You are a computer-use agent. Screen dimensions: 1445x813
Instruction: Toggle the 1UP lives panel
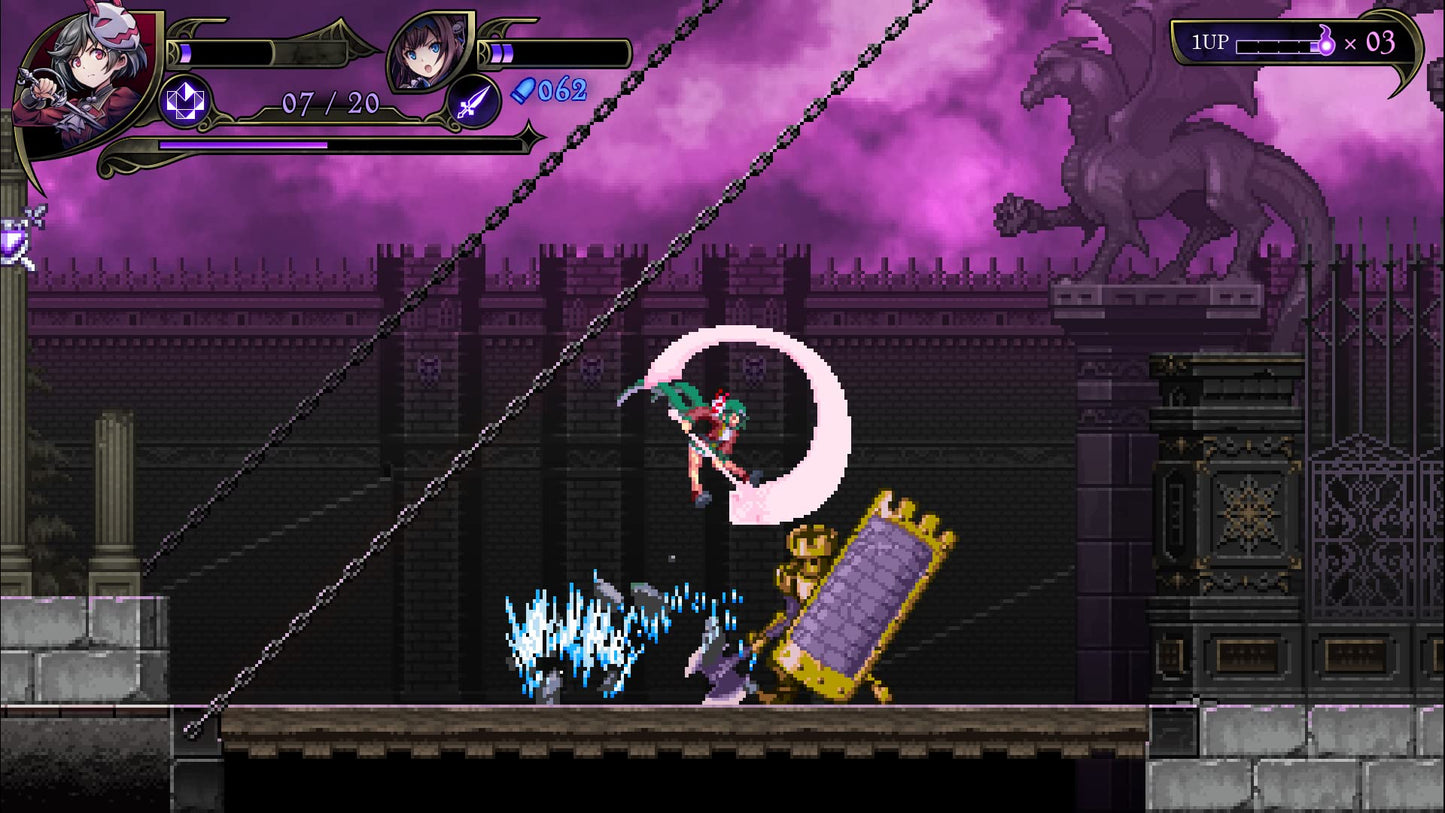pyautogui.click(x=1295, y=43)
